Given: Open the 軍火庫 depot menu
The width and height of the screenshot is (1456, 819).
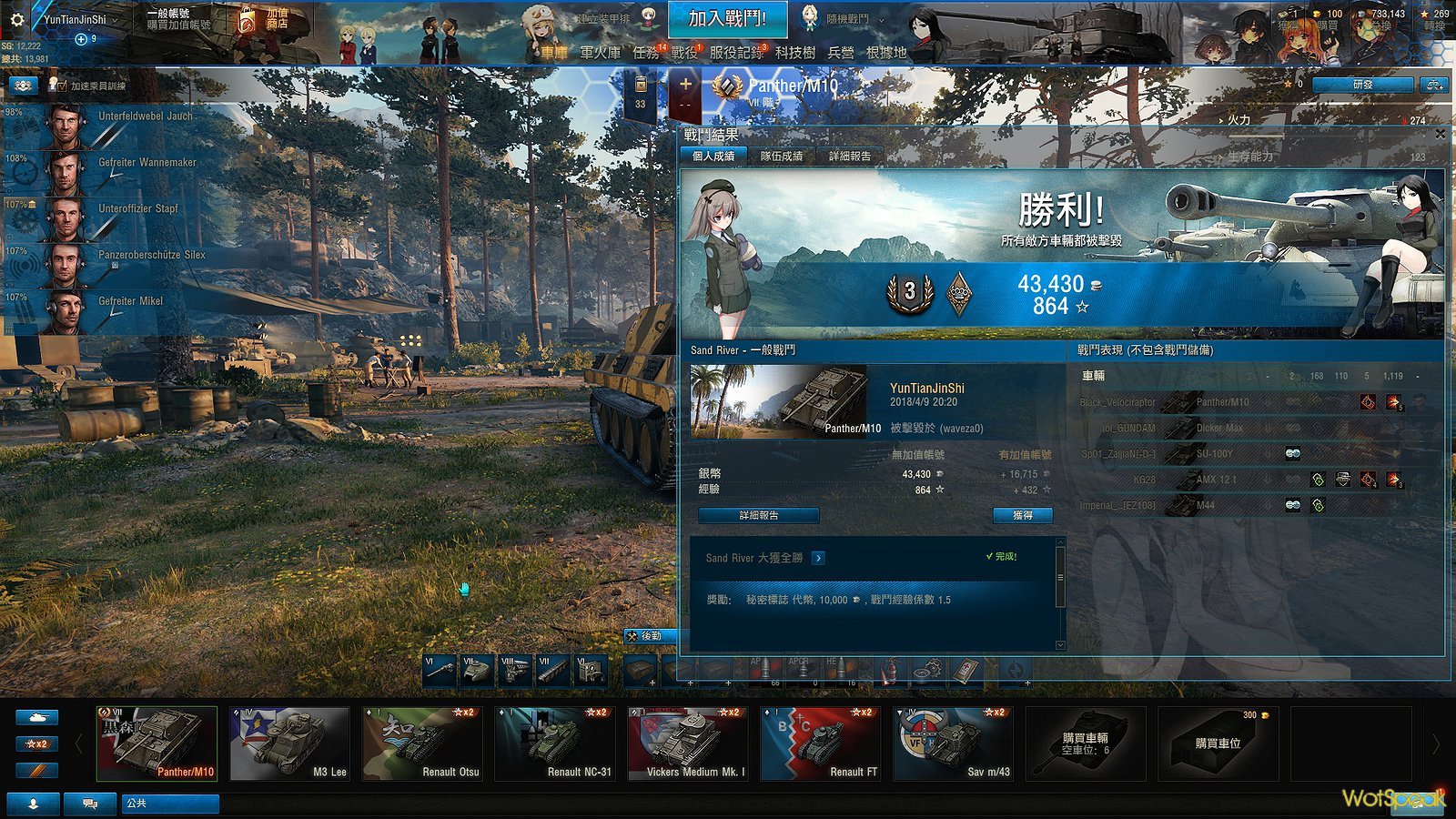Looking at the screenshot, I should (600, 53).
